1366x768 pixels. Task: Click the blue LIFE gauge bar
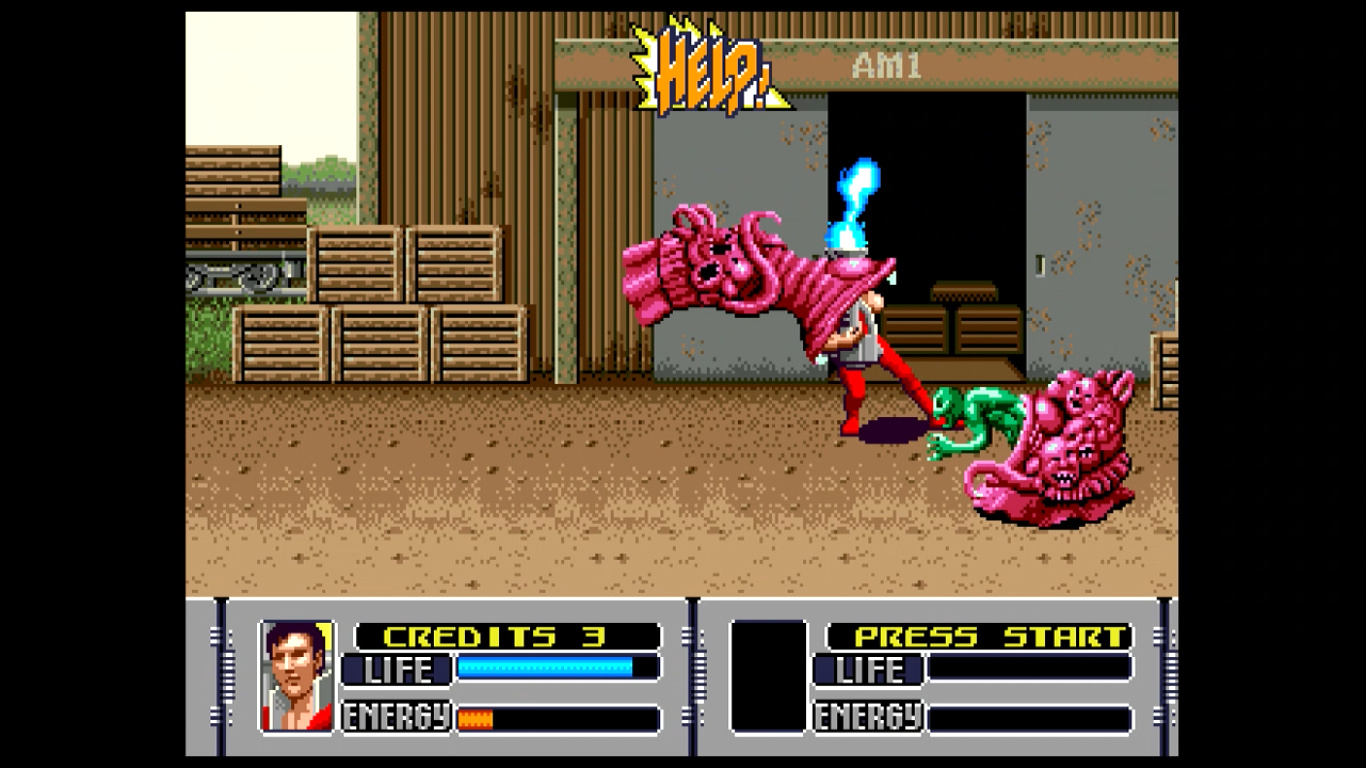545,665
